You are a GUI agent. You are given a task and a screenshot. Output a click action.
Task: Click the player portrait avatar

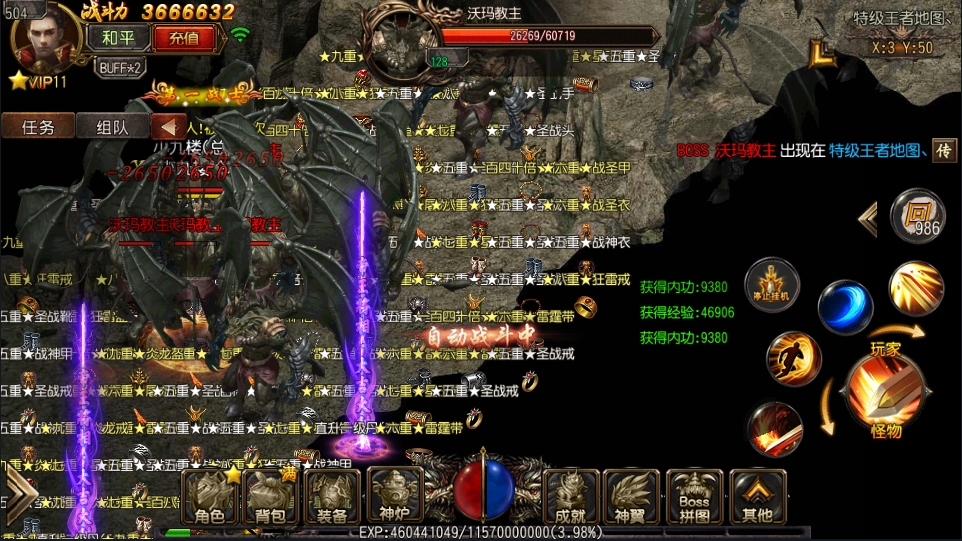pyautogui.click(x=43, y=42)
